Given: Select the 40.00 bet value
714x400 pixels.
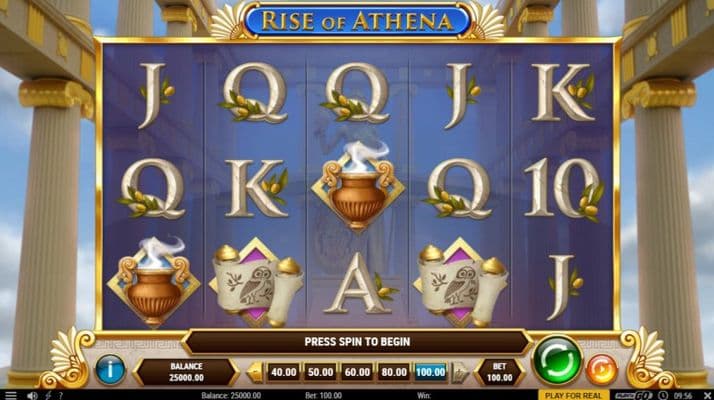Looking at the screenshot, I should [x=284, y=372].
